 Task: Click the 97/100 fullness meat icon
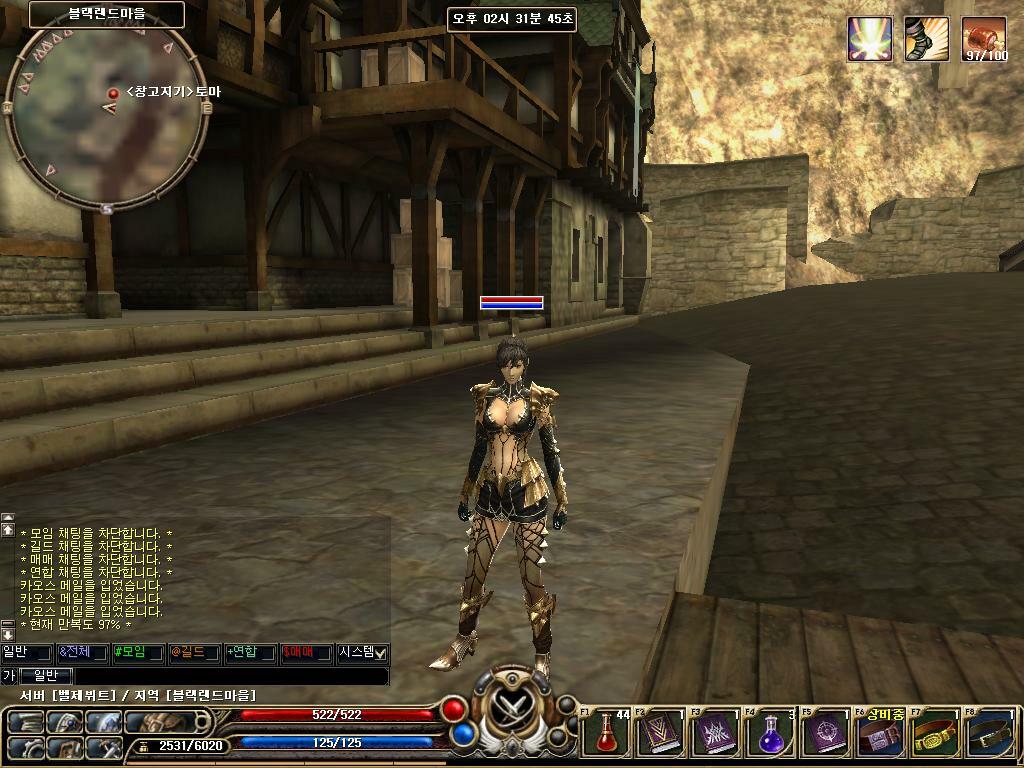click(984, 39)
